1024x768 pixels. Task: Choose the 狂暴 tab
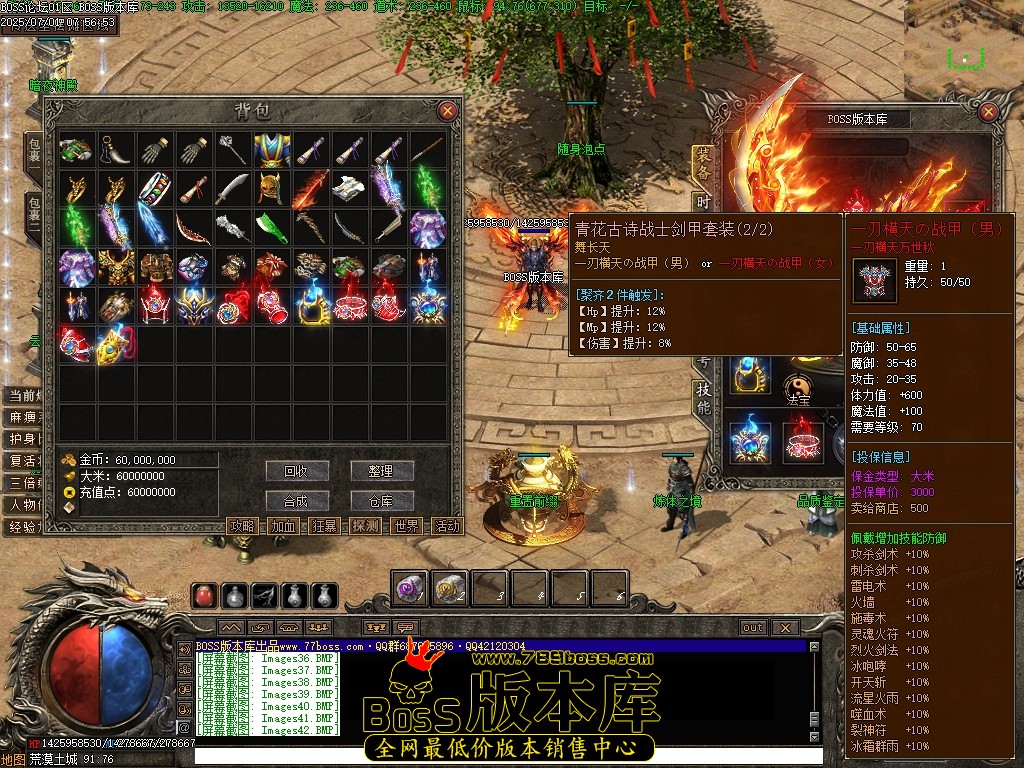[325, 526]
